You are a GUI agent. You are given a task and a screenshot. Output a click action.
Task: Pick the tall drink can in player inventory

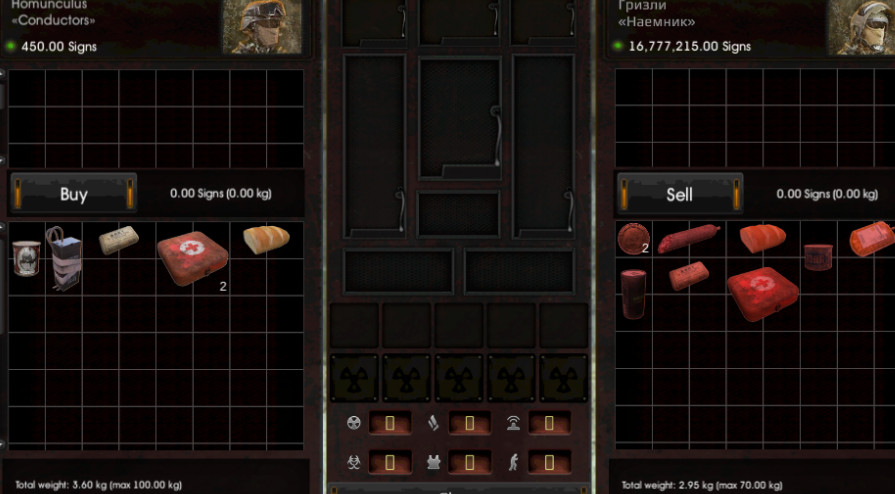[x=634, y=292]
